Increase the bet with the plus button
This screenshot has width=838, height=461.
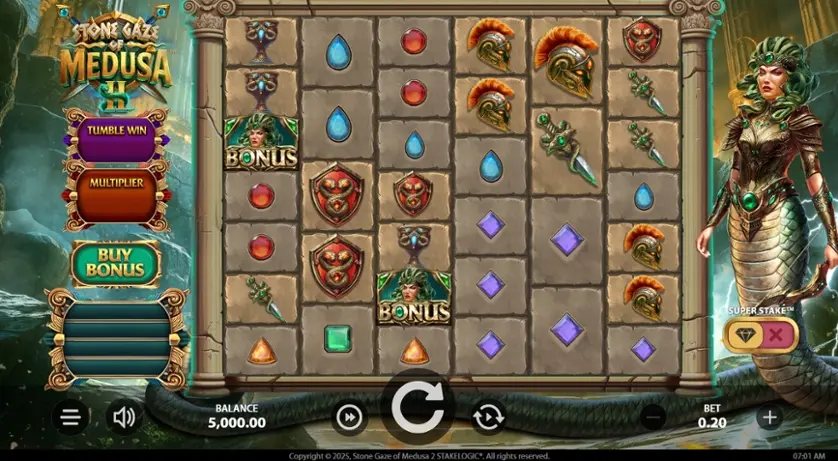769,417
